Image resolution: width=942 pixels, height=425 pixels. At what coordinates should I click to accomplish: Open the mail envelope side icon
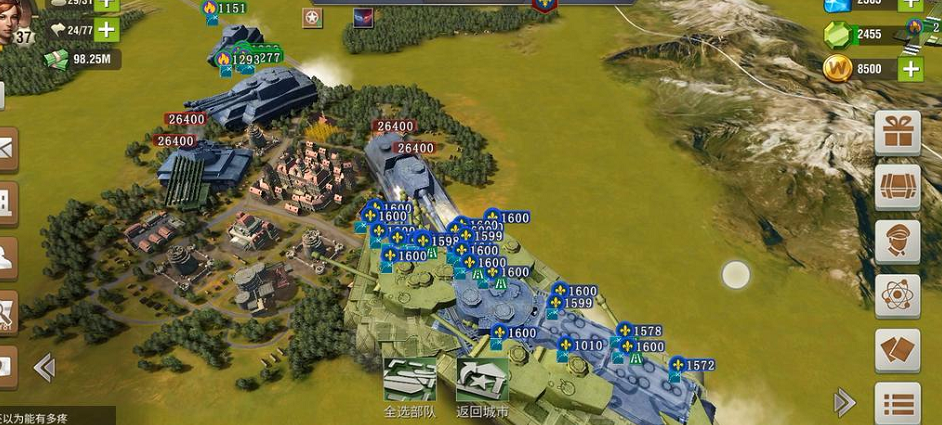coord(6,149)
